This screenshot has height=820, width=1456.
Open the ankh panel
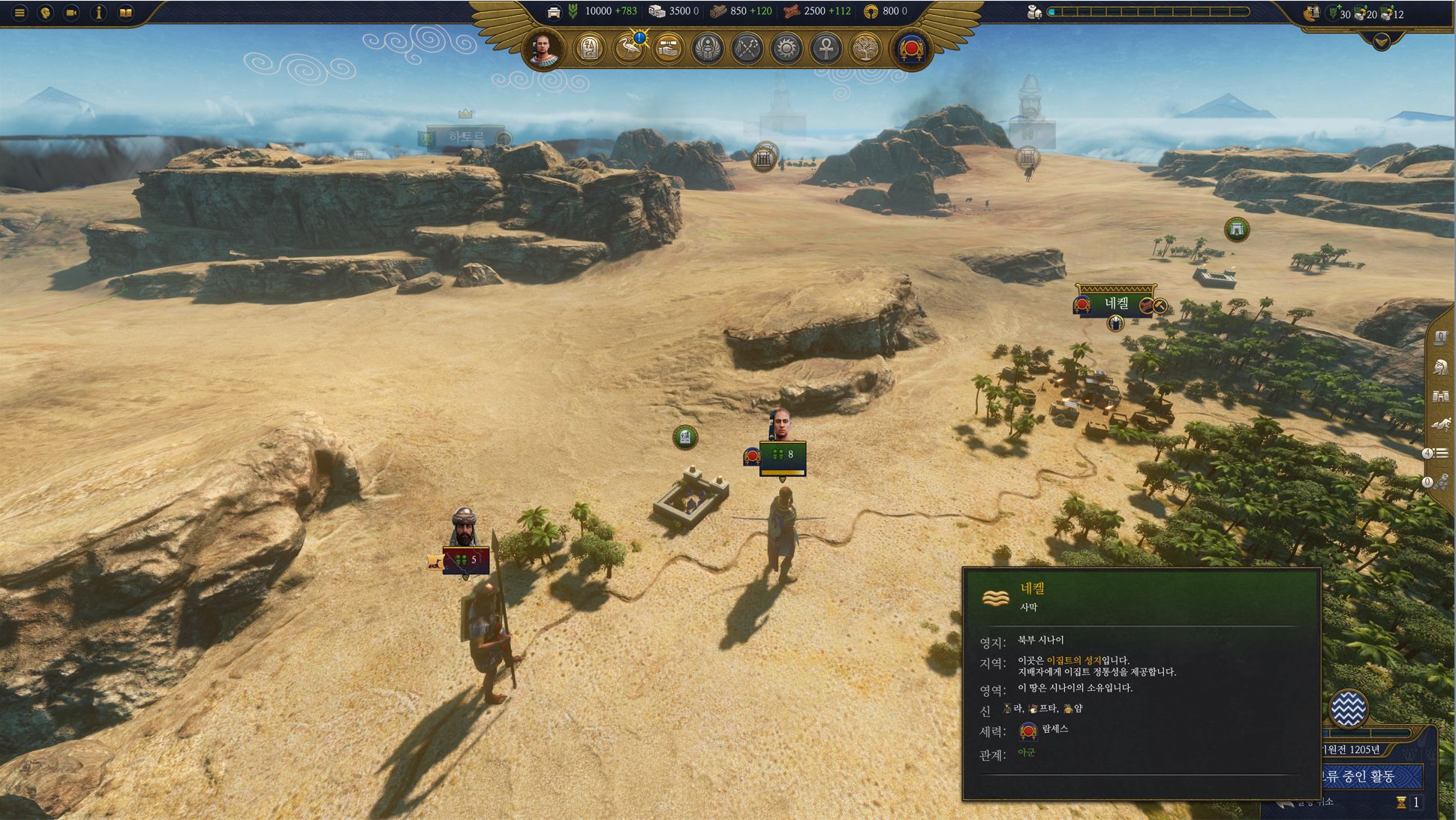coord(825,50)
